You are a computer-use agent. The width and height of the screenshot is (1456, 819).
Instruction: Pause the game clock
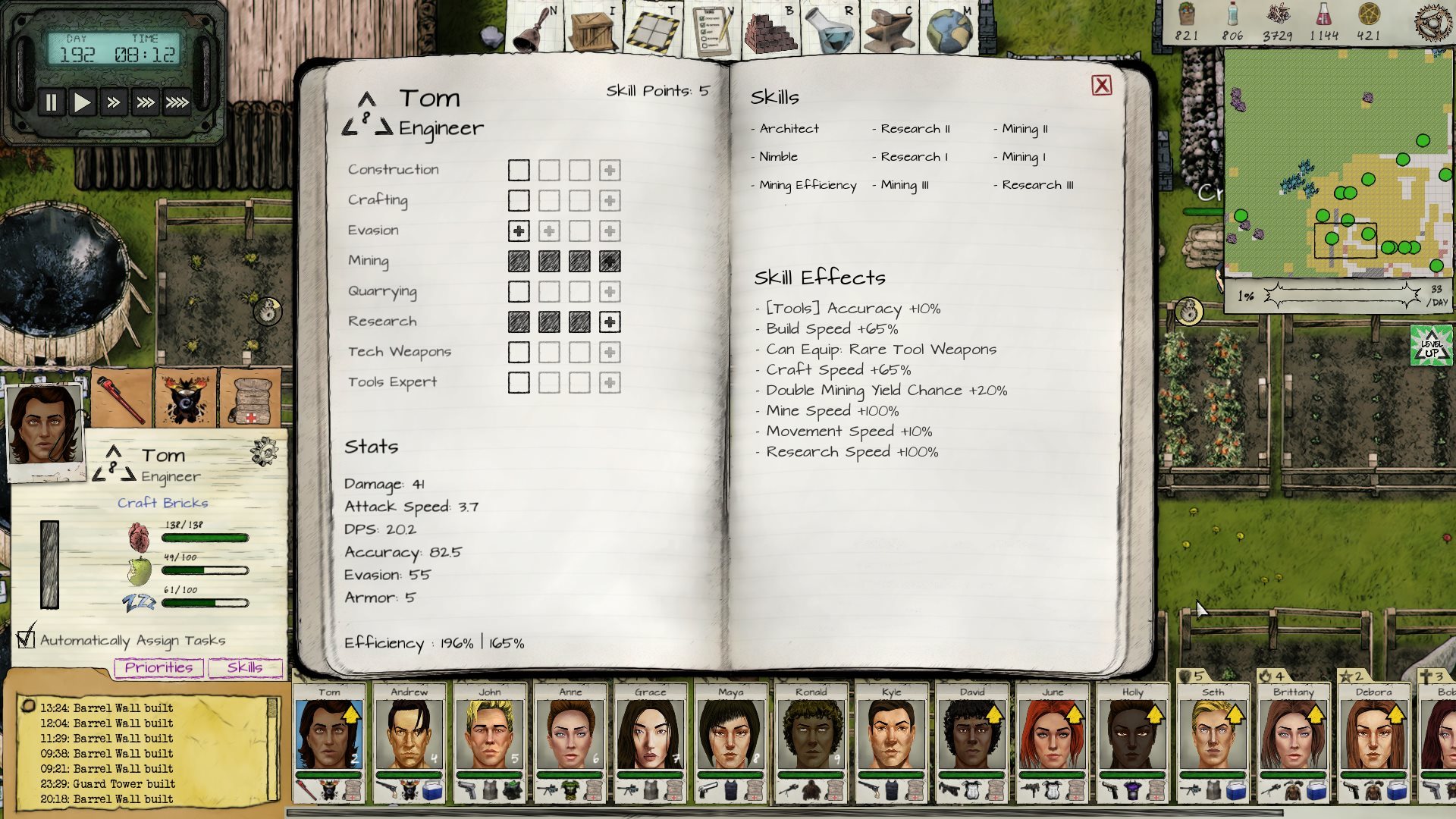(51, 102)
